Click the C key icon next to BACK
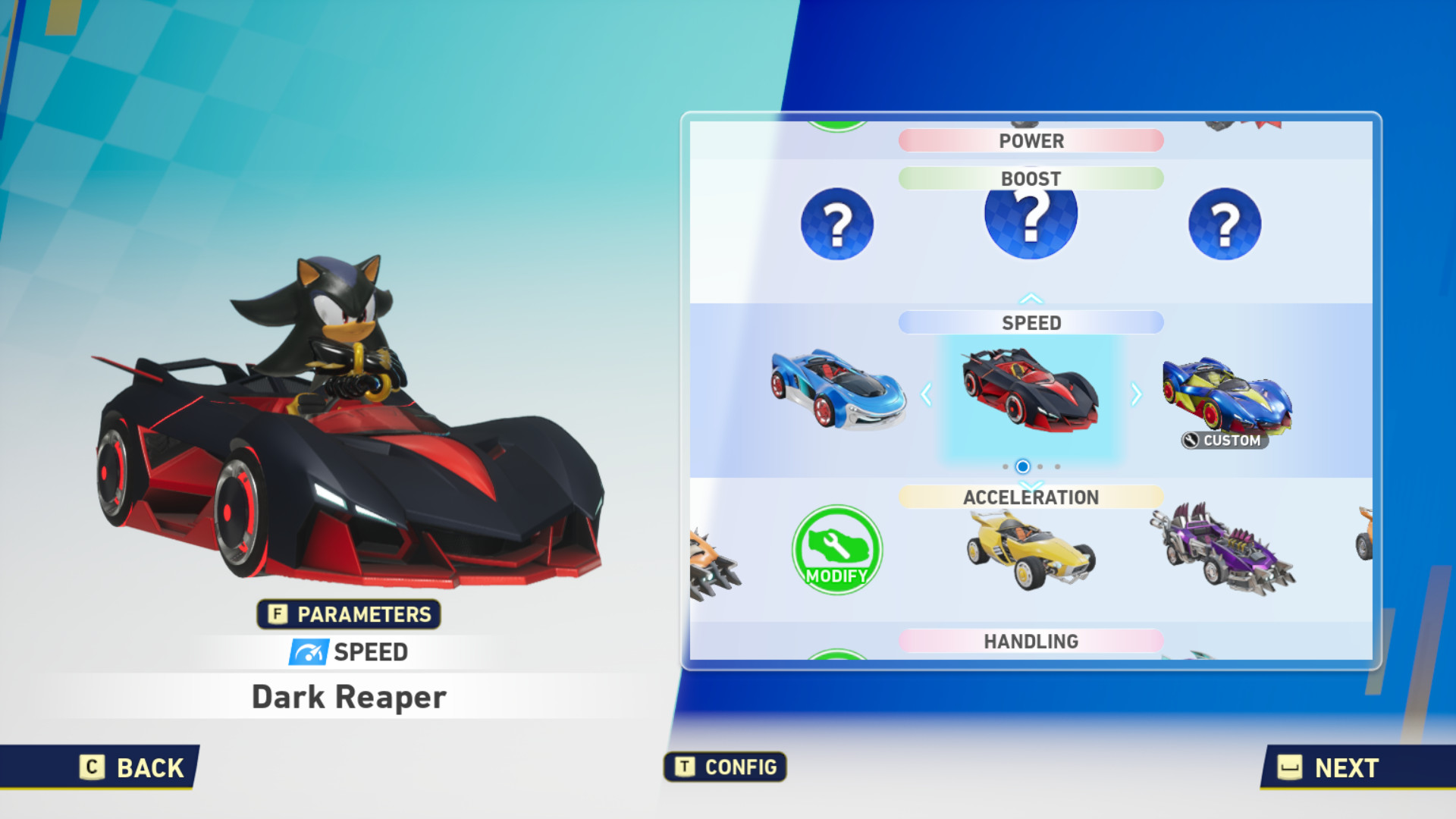The image size is (1456, 819). pos(91,768)
